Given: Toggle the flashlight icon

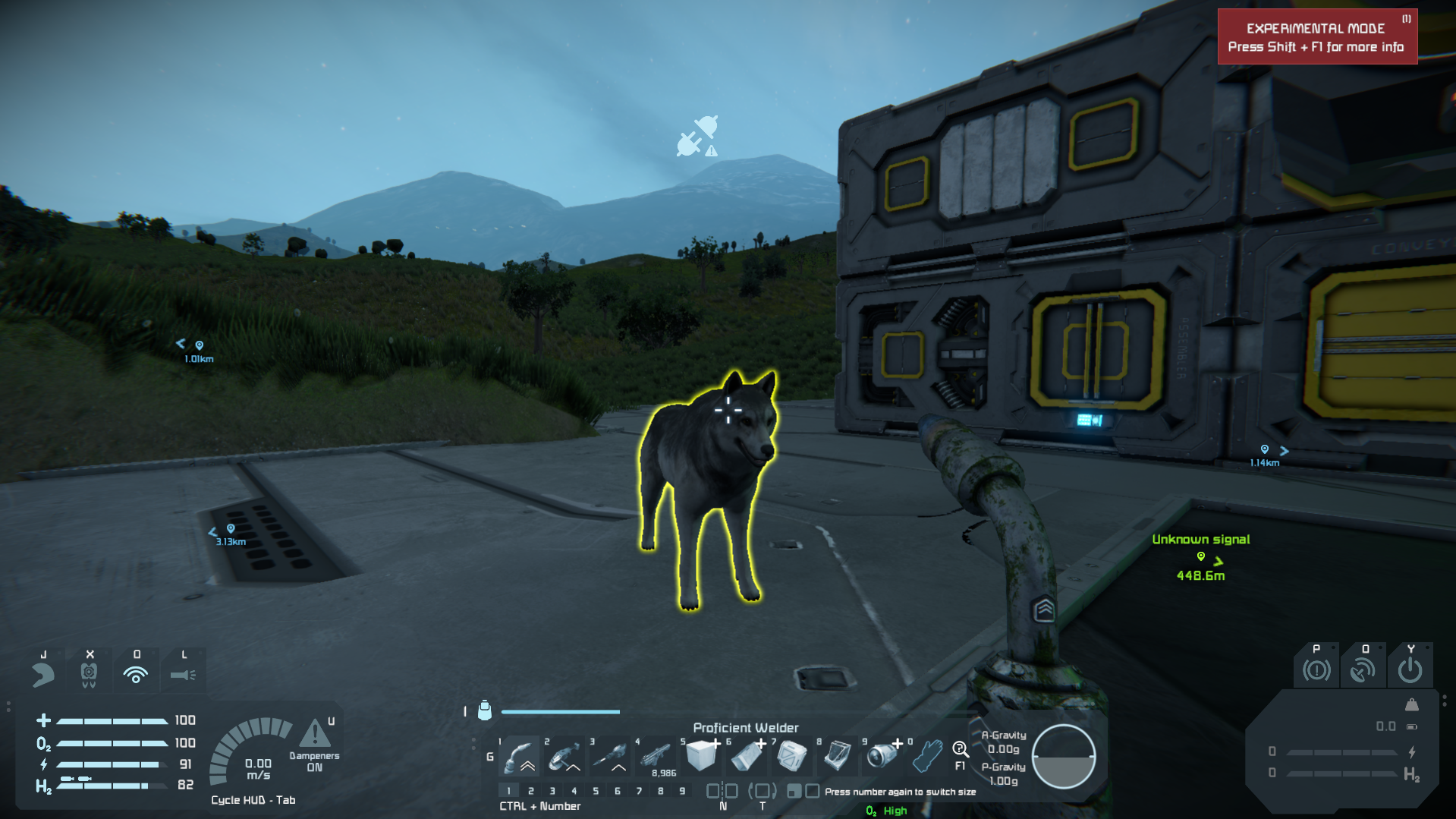Looking at the screenshot, I should (183, 674).
